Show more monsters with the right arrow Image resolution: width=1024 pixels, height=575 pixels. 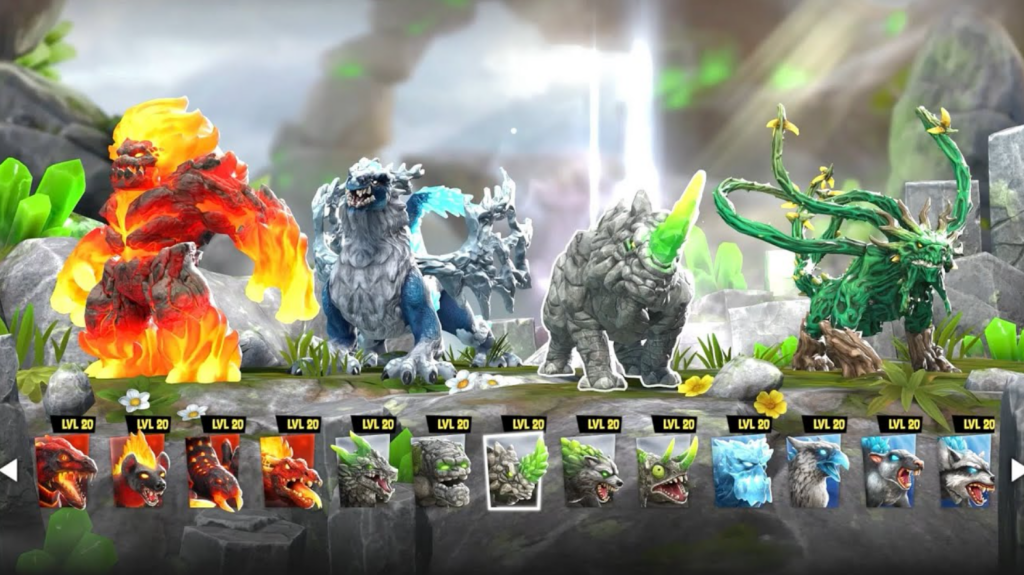[x=1016, y=470]
